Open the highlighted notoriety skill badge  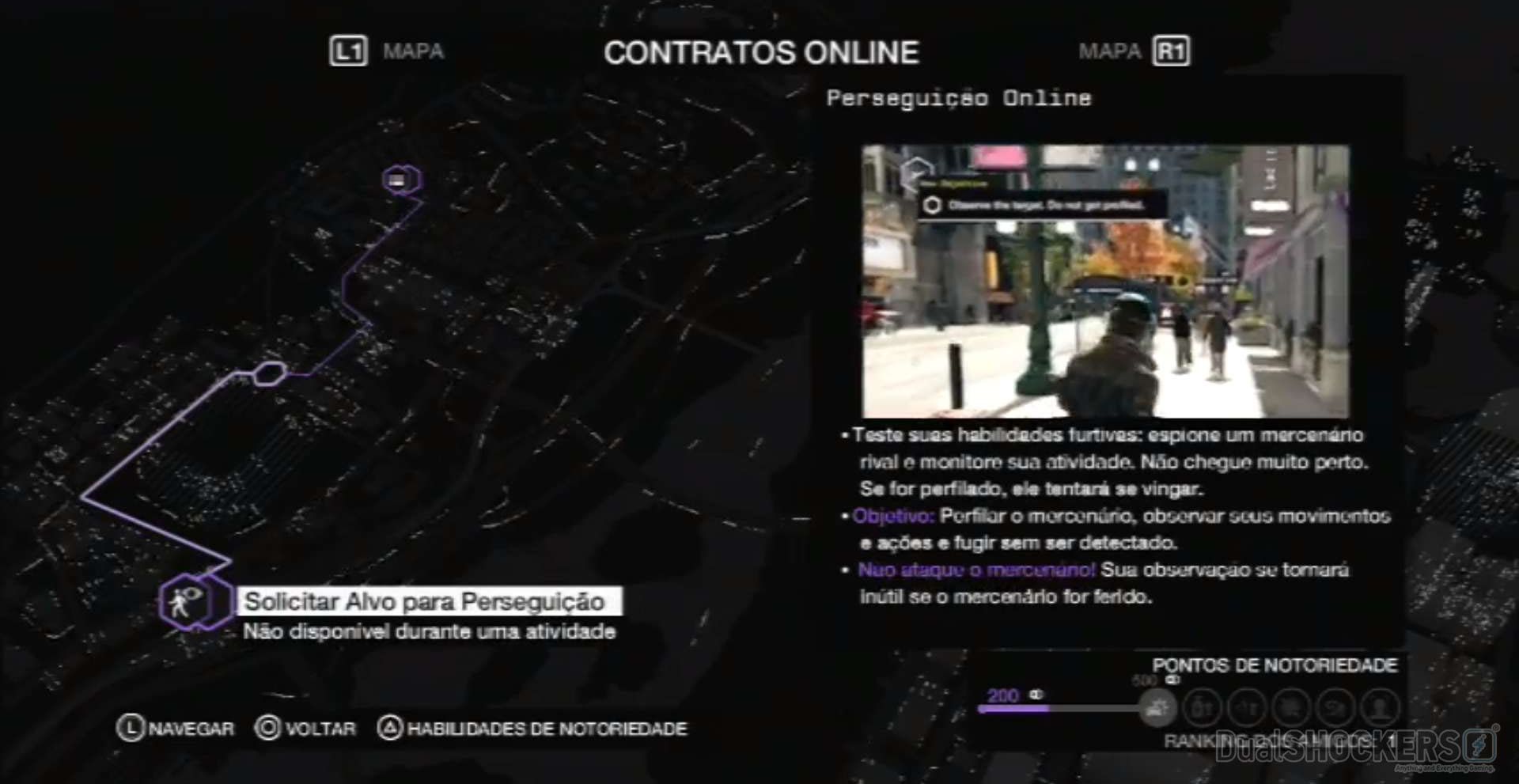pos(1157,706)
